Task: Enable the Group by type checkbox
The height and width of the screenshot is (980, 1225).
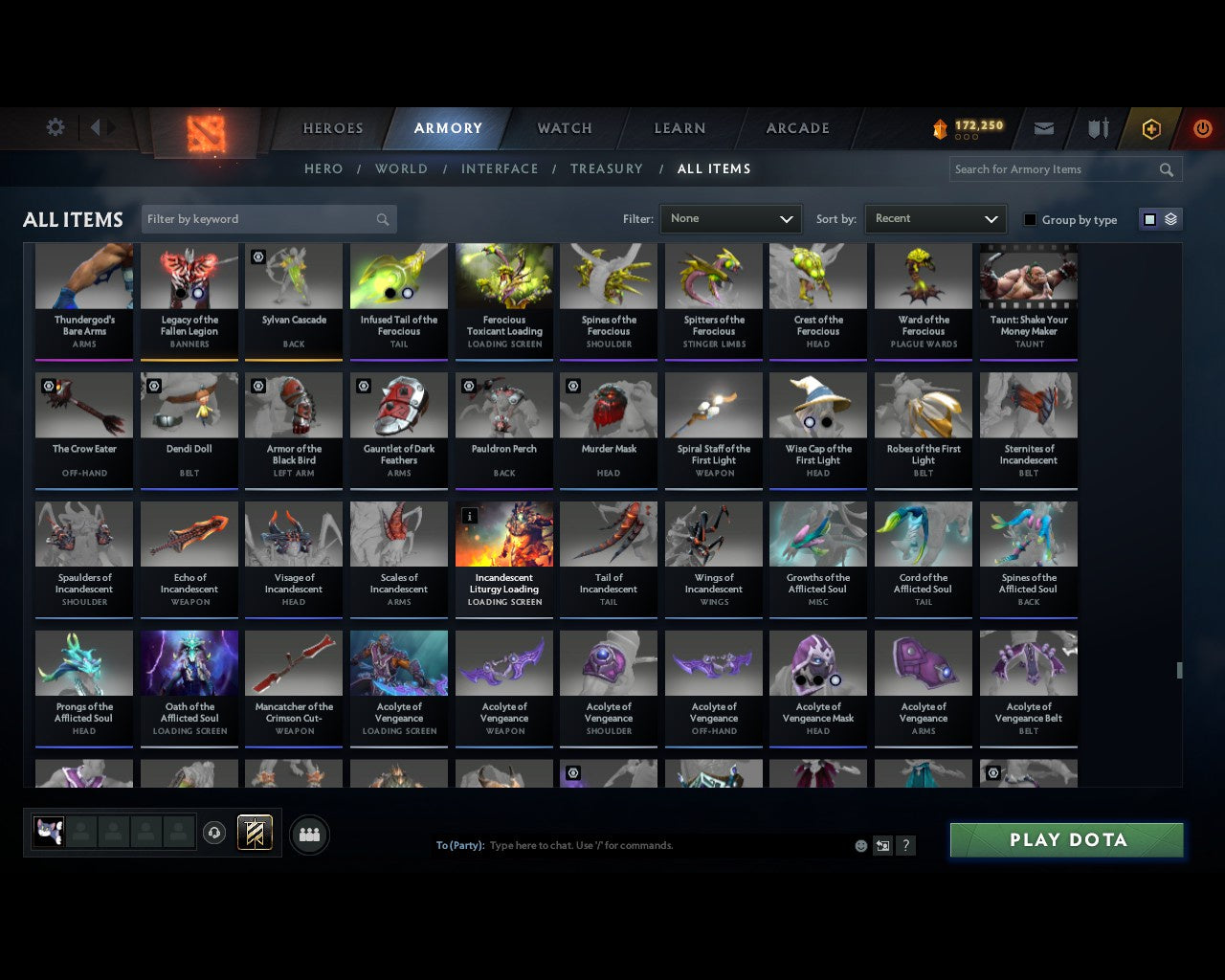Action: (1030, 218)
